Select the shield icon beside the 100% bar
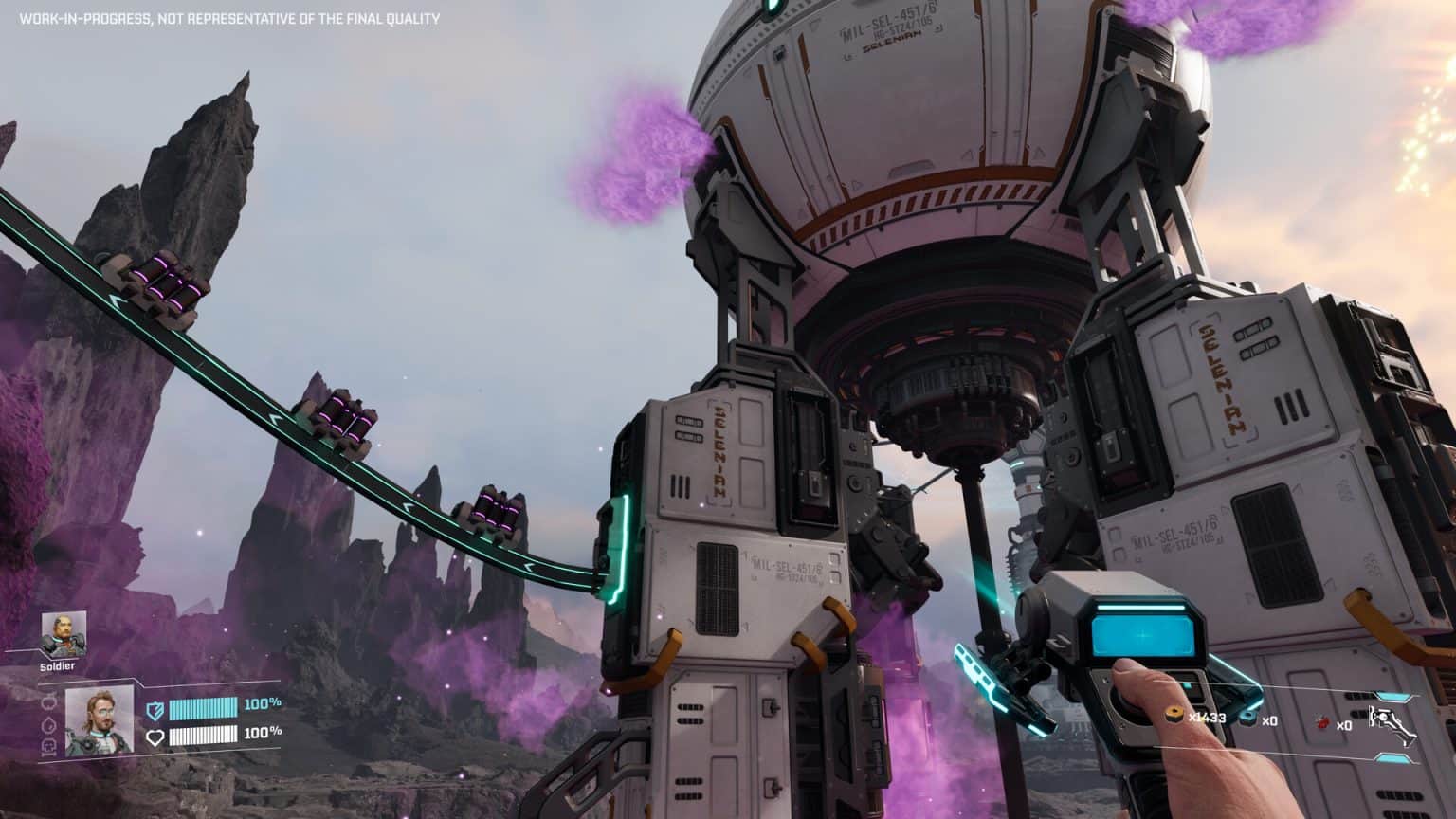Viewport: 1456px width, 819px height. click(x=155, y=708)
